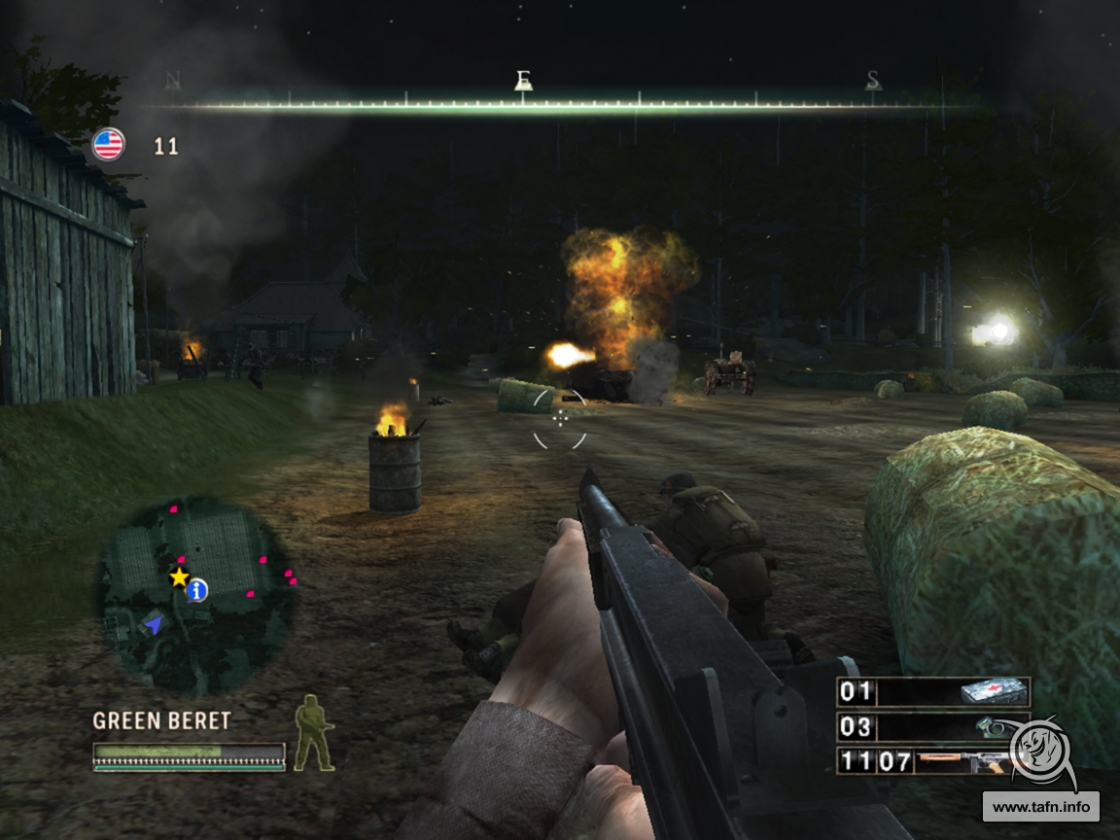
Task: Click the American flag team icon
Action: tap(108, 145)
